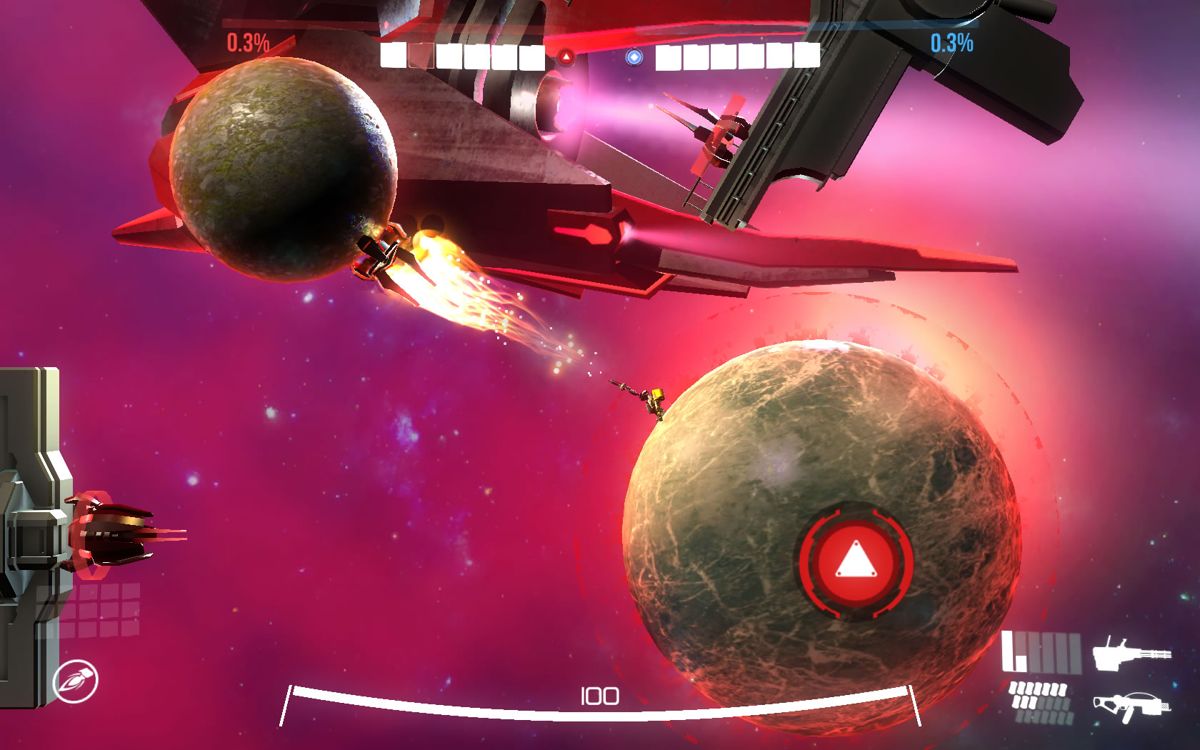Select the large red triangle objective marker
Screen dimensions: 1200x750
click(855, 562)
